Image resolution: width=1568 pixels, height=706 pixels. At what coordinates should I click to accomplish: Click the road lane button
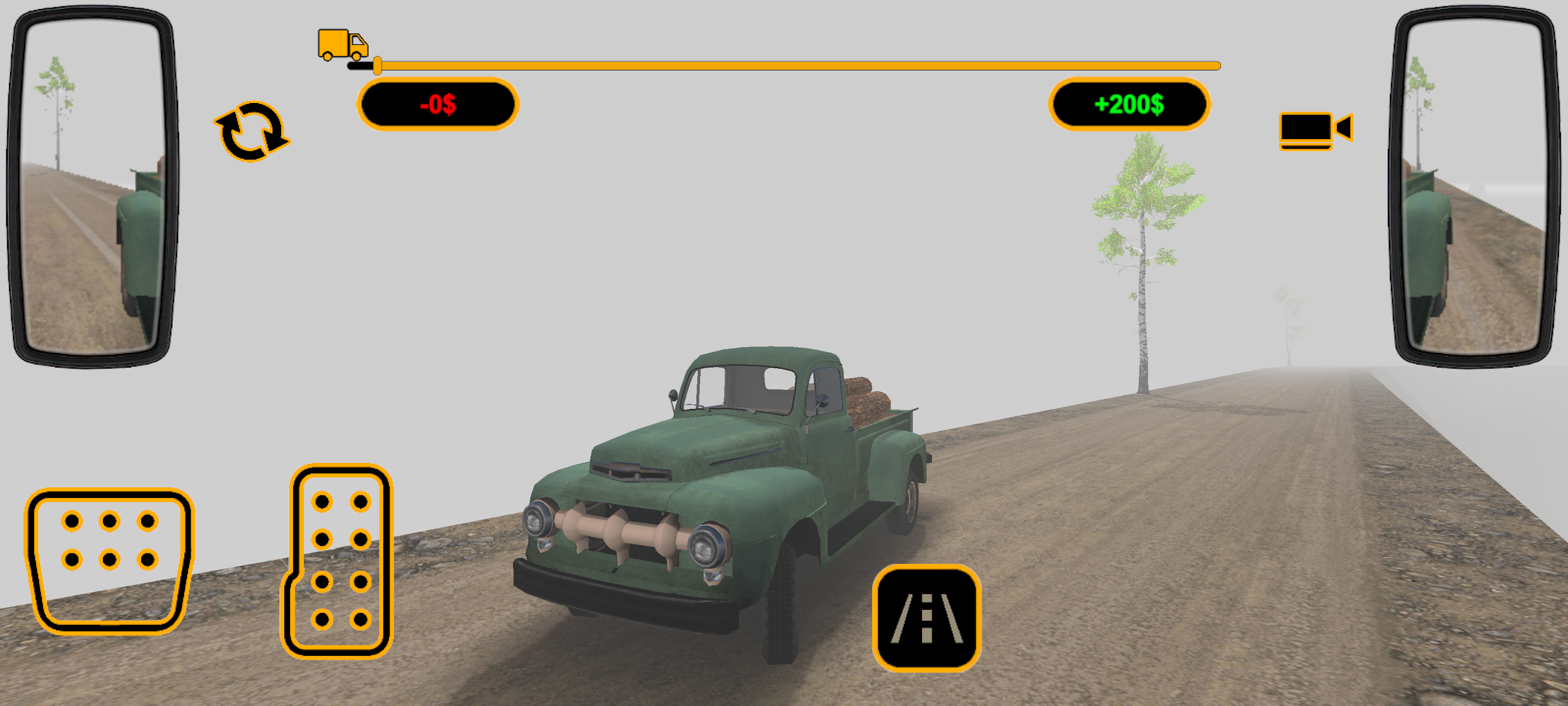[x=926, y=618]
